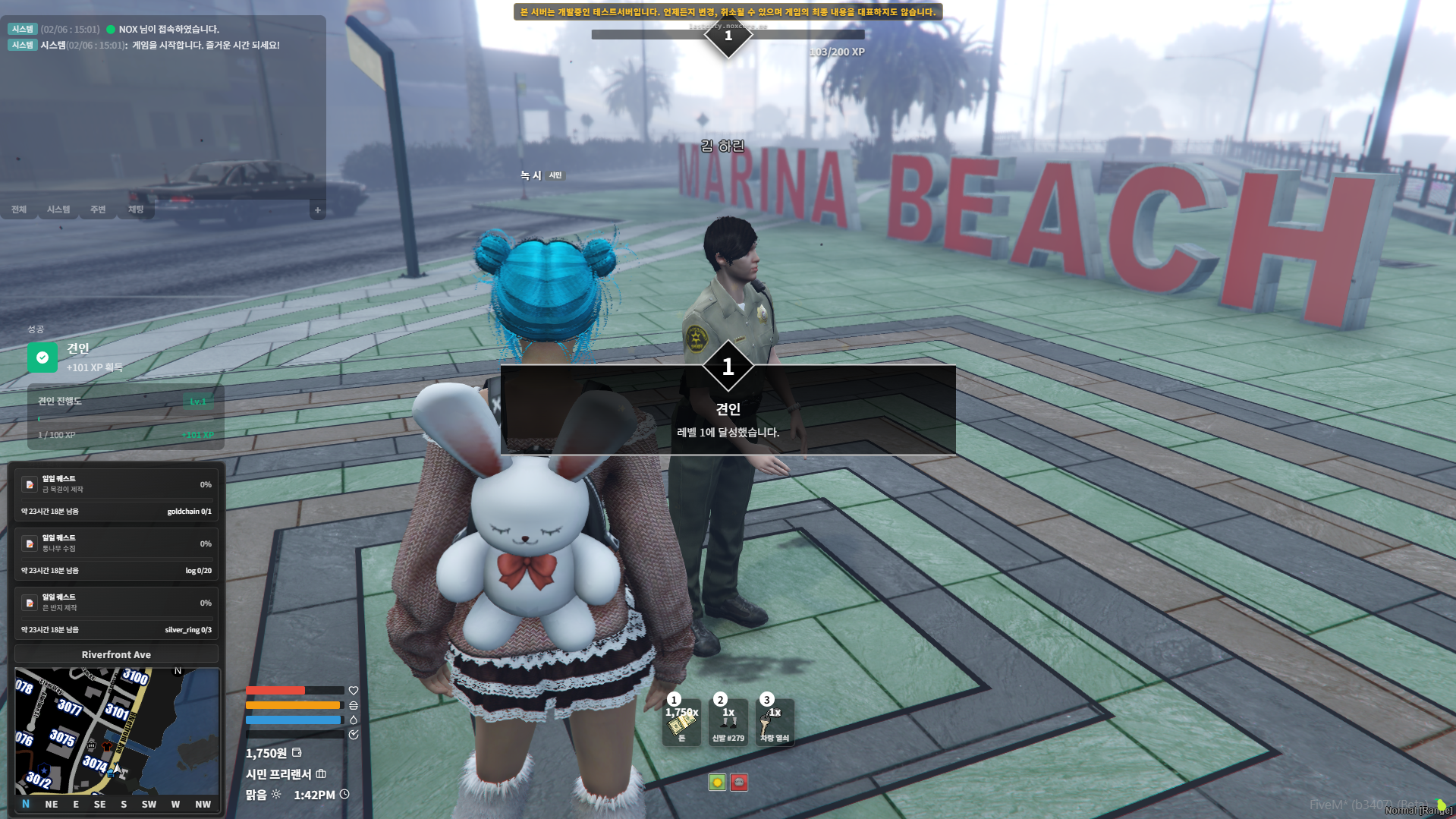This screenshot has width=1456, height=819.
Task: Show the 채팅 chat tab
Action: coord(136,209)
